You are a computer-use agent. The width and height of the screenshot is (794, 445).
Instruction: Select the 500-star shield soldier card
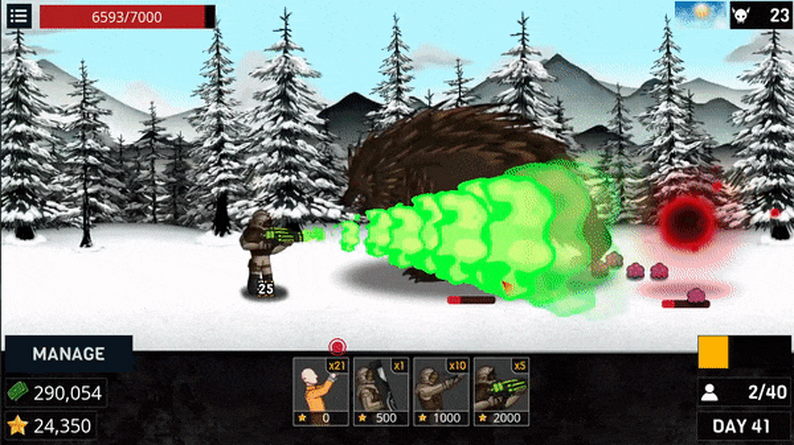[380, 391]
